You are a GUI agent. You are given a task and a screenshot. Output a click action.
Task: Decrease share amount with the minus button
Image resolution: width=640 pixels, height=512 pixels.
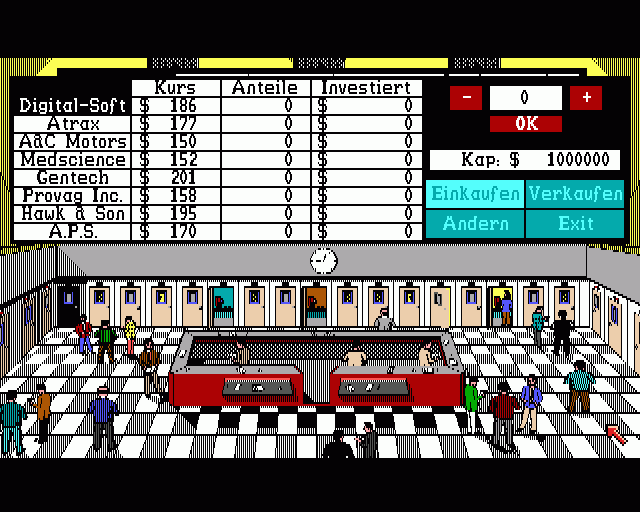pyautogui.click(x=466, y=98)
